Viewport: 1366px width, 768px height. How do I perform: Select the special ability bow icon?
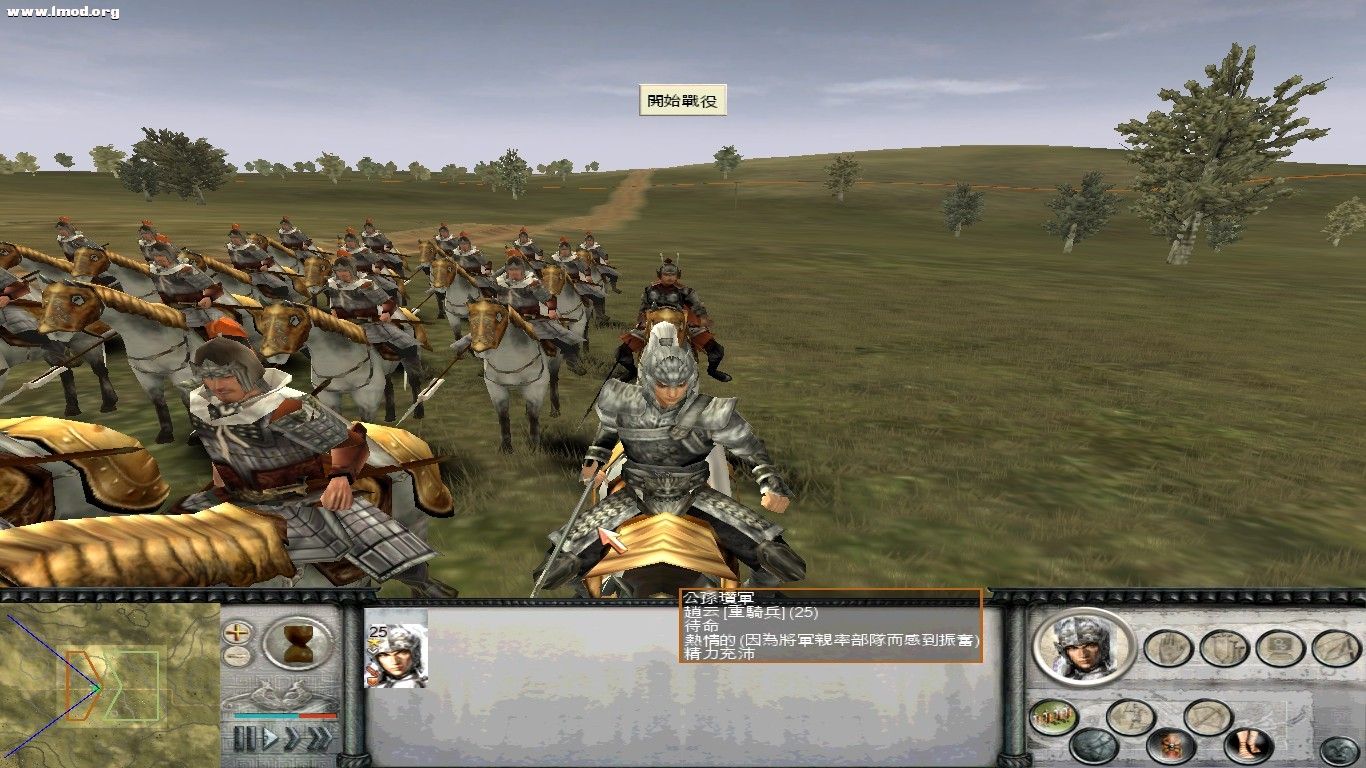[x=1208, y=715]
